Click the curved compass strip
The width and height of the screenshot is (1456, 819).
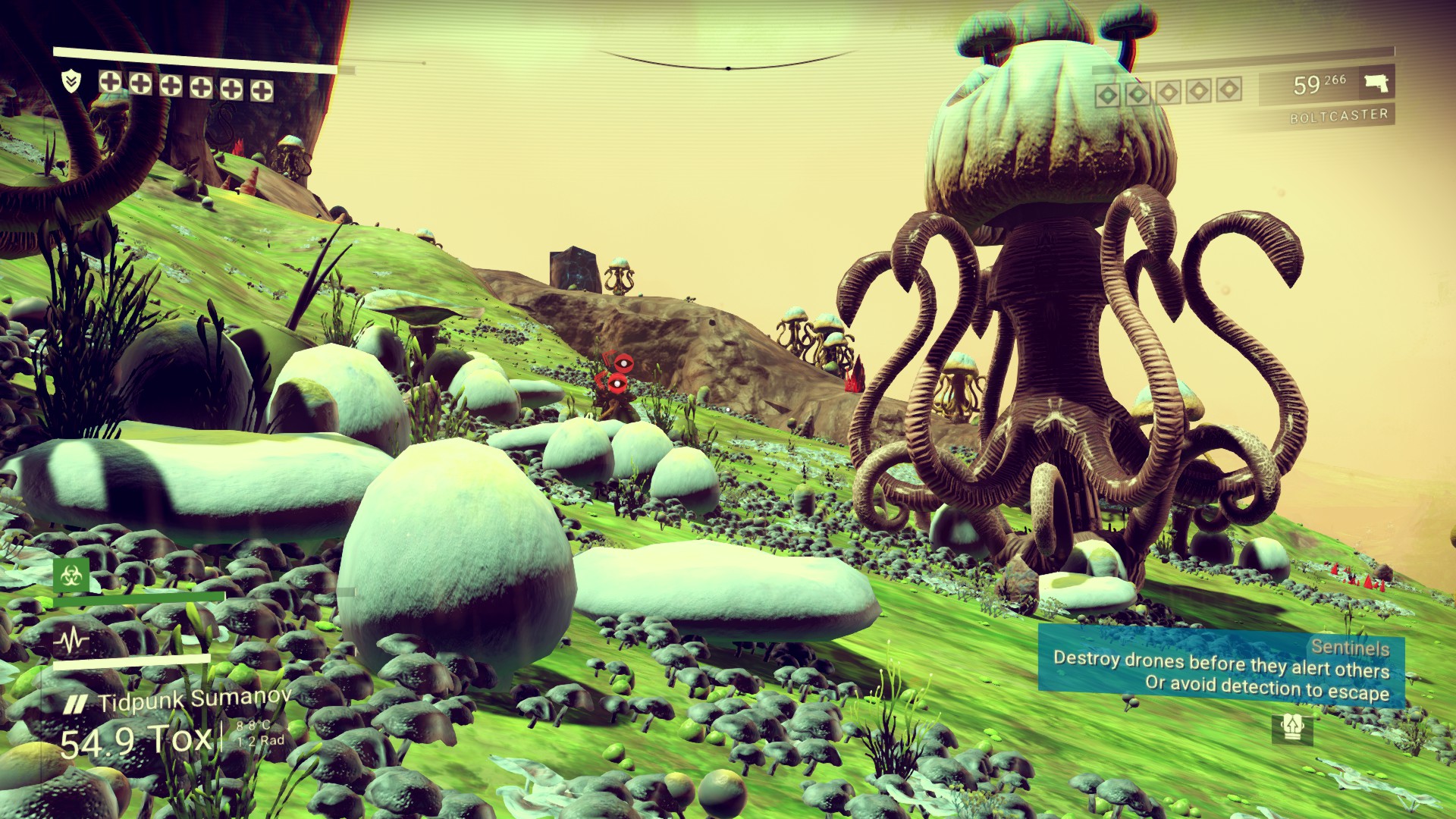[728, 62]
